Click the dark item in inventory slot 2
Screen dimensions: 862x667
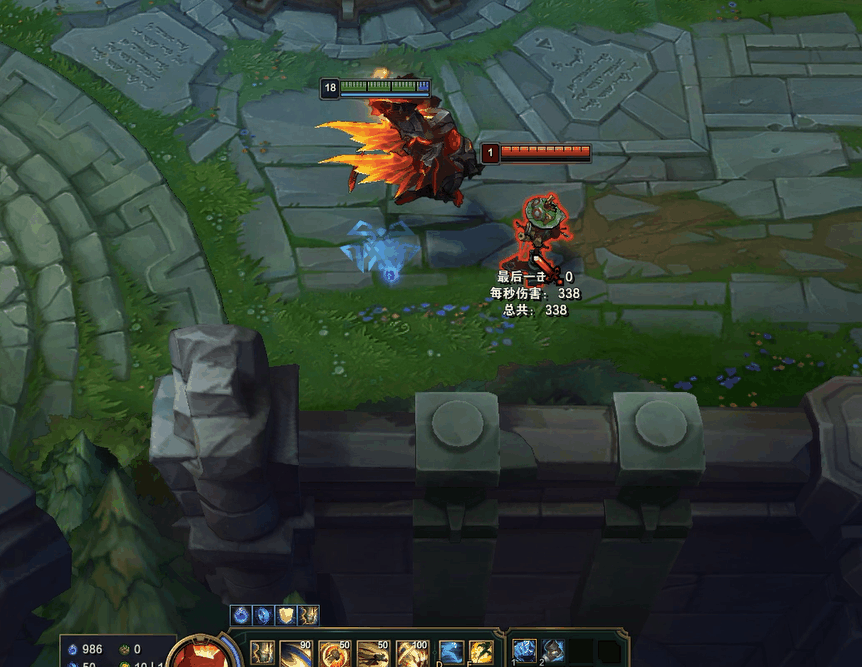553,651
